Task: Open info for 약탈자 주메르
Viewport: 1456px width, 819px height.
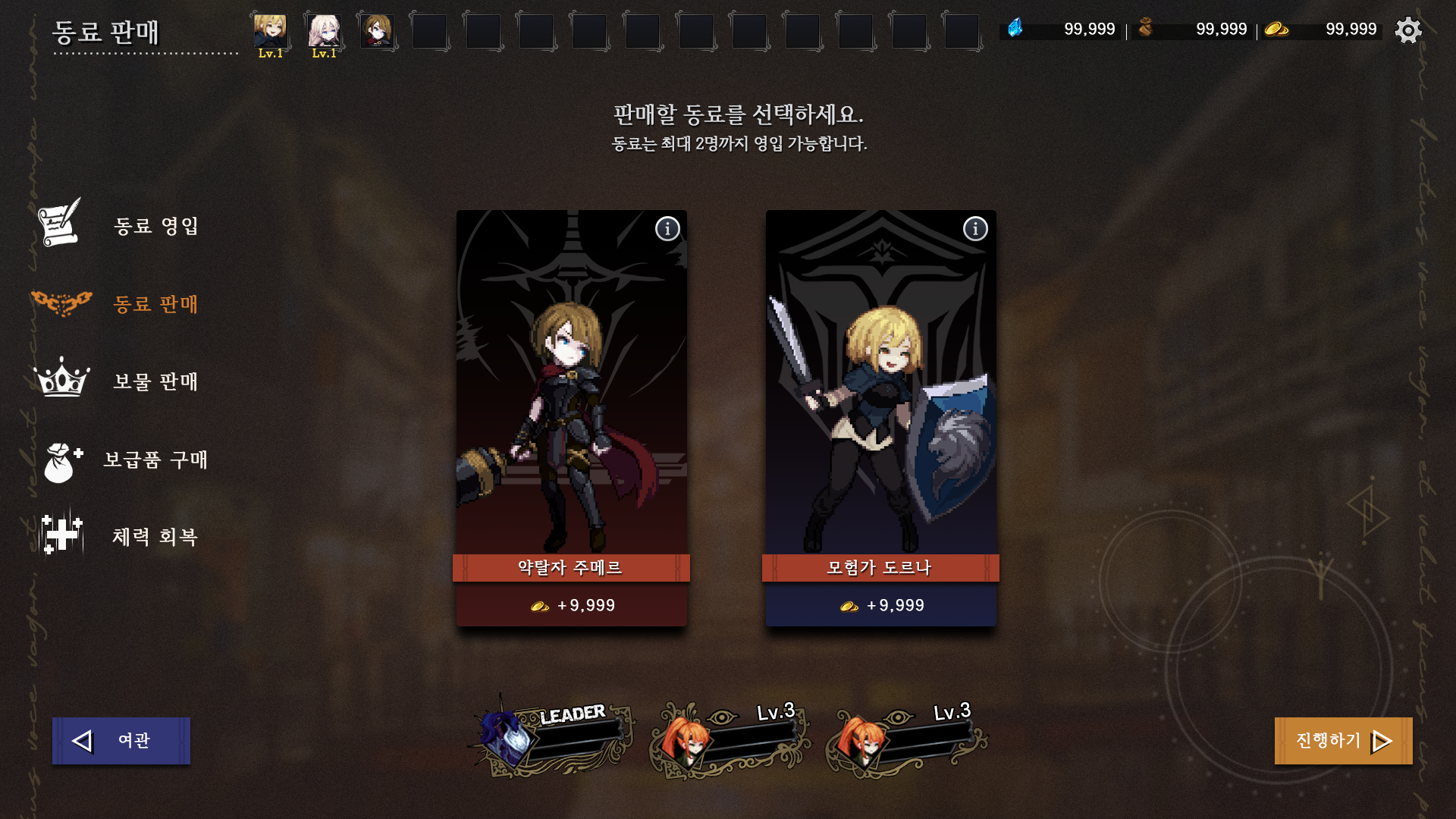Action: coord(667,228)
